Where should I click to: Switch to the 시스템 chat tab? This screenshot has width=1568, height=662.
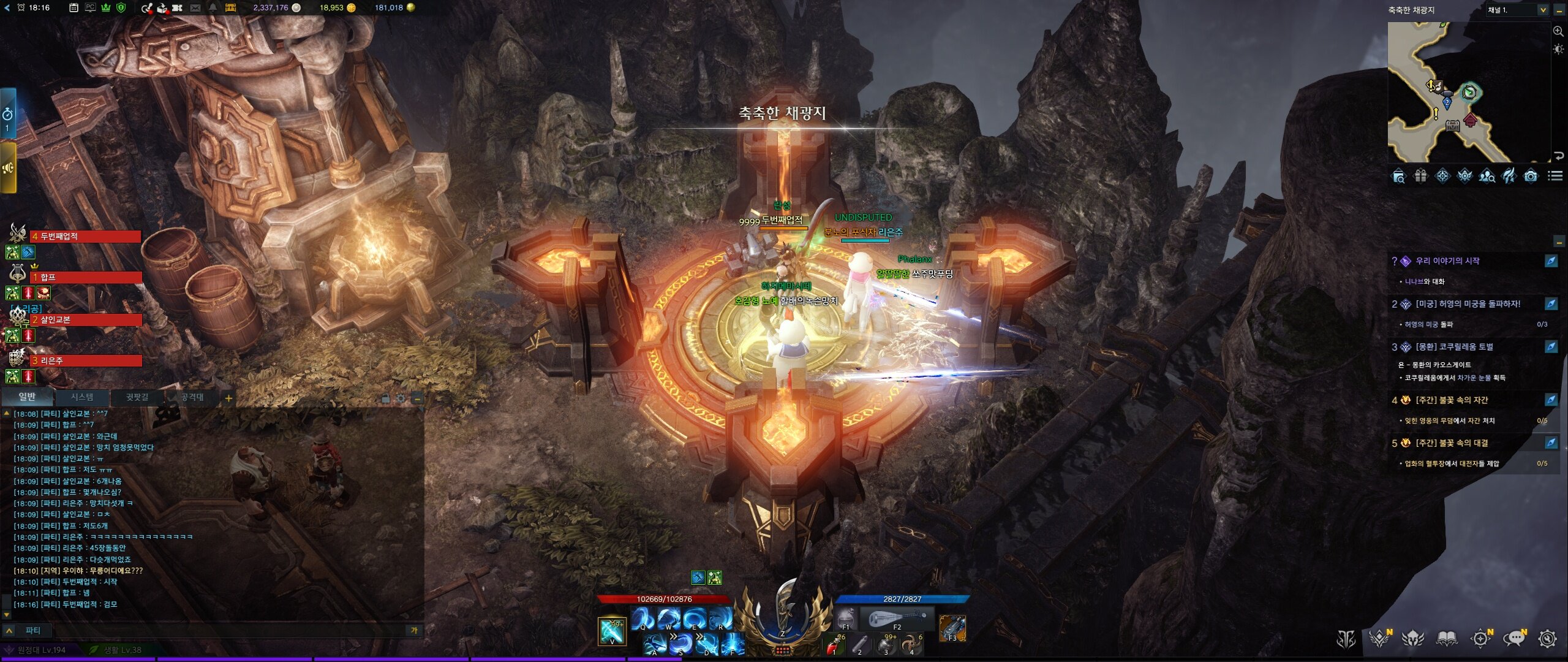click(x=82, y=397)
